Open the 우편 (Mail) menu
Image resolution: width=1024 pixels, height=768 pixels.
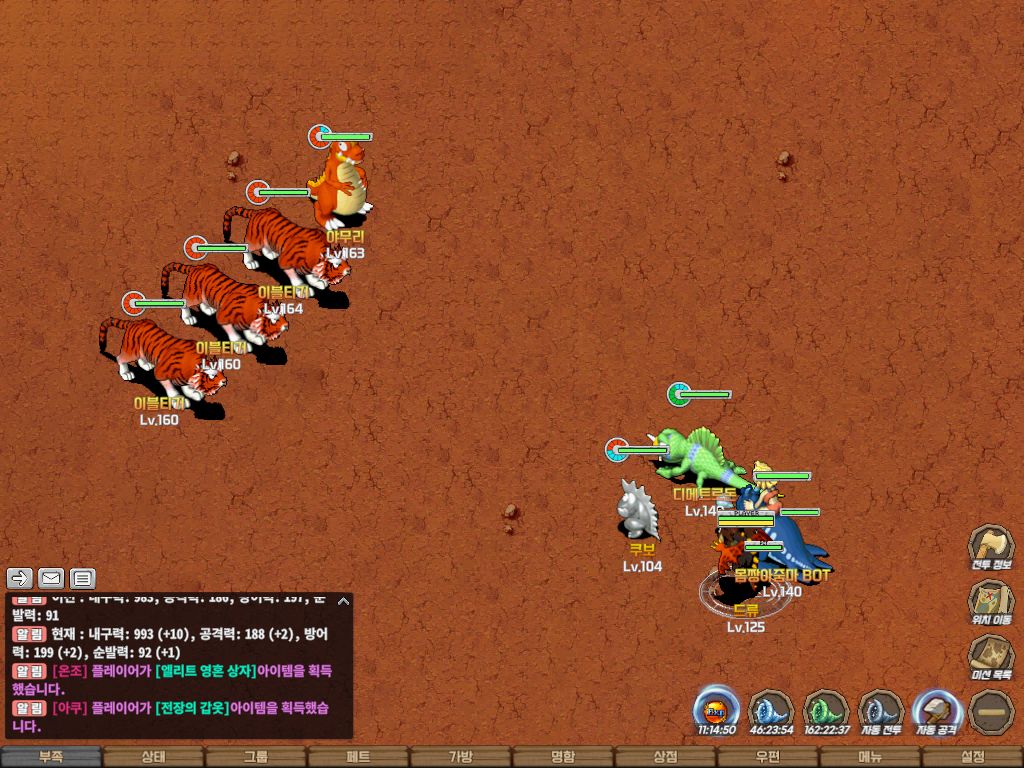[x=767, y=757]
